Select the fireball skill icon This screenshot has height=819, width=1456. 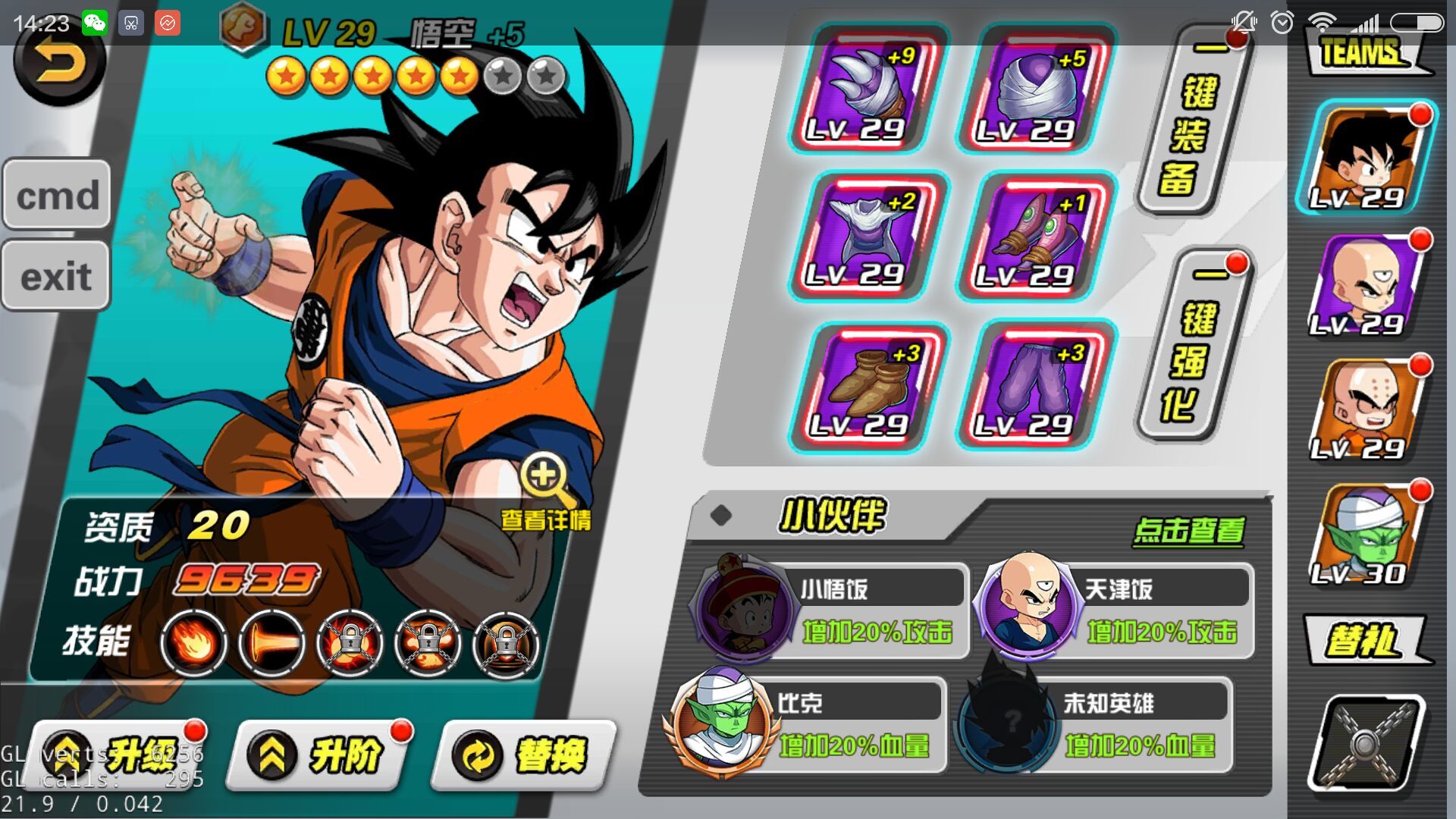(x=193, y=644)
